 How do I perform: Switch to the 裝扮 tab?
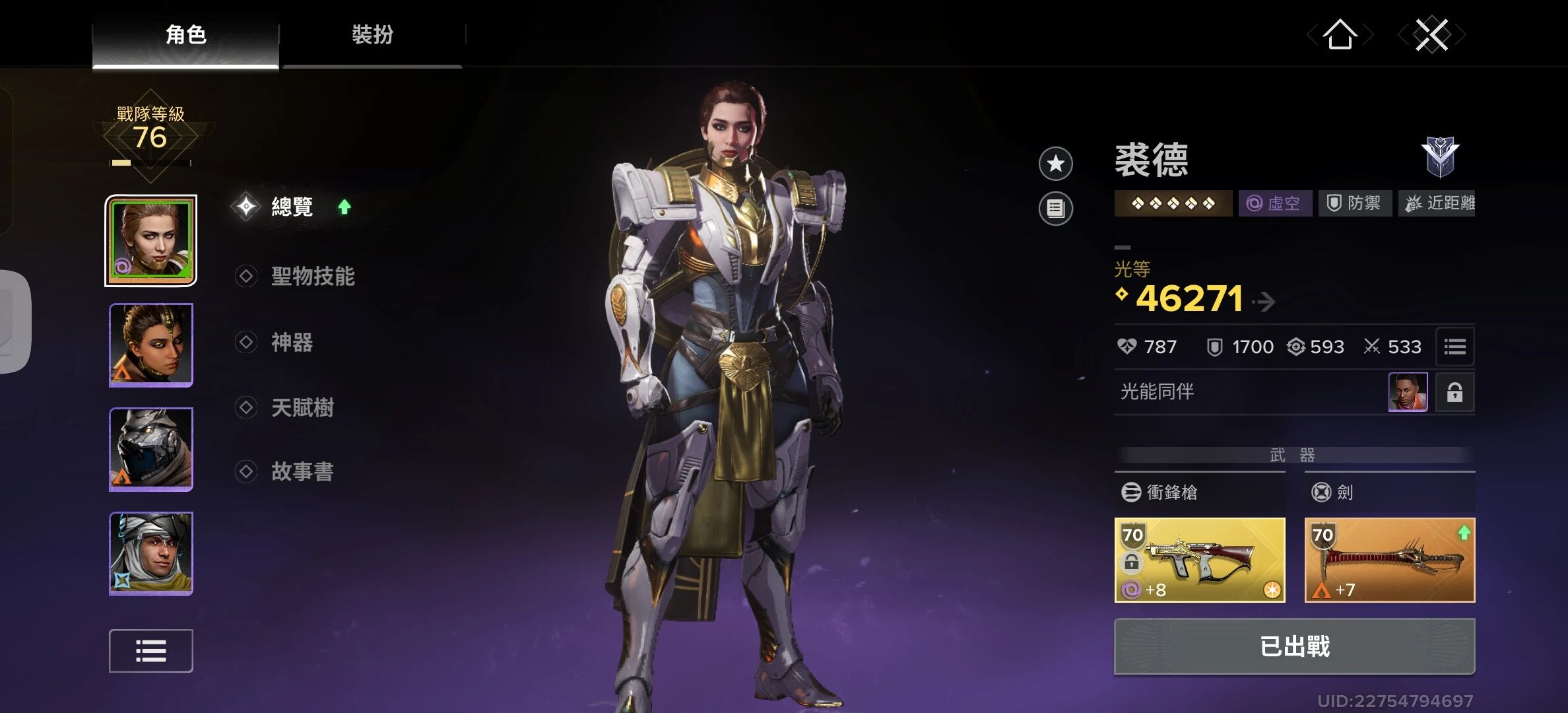tap(372, 34)
